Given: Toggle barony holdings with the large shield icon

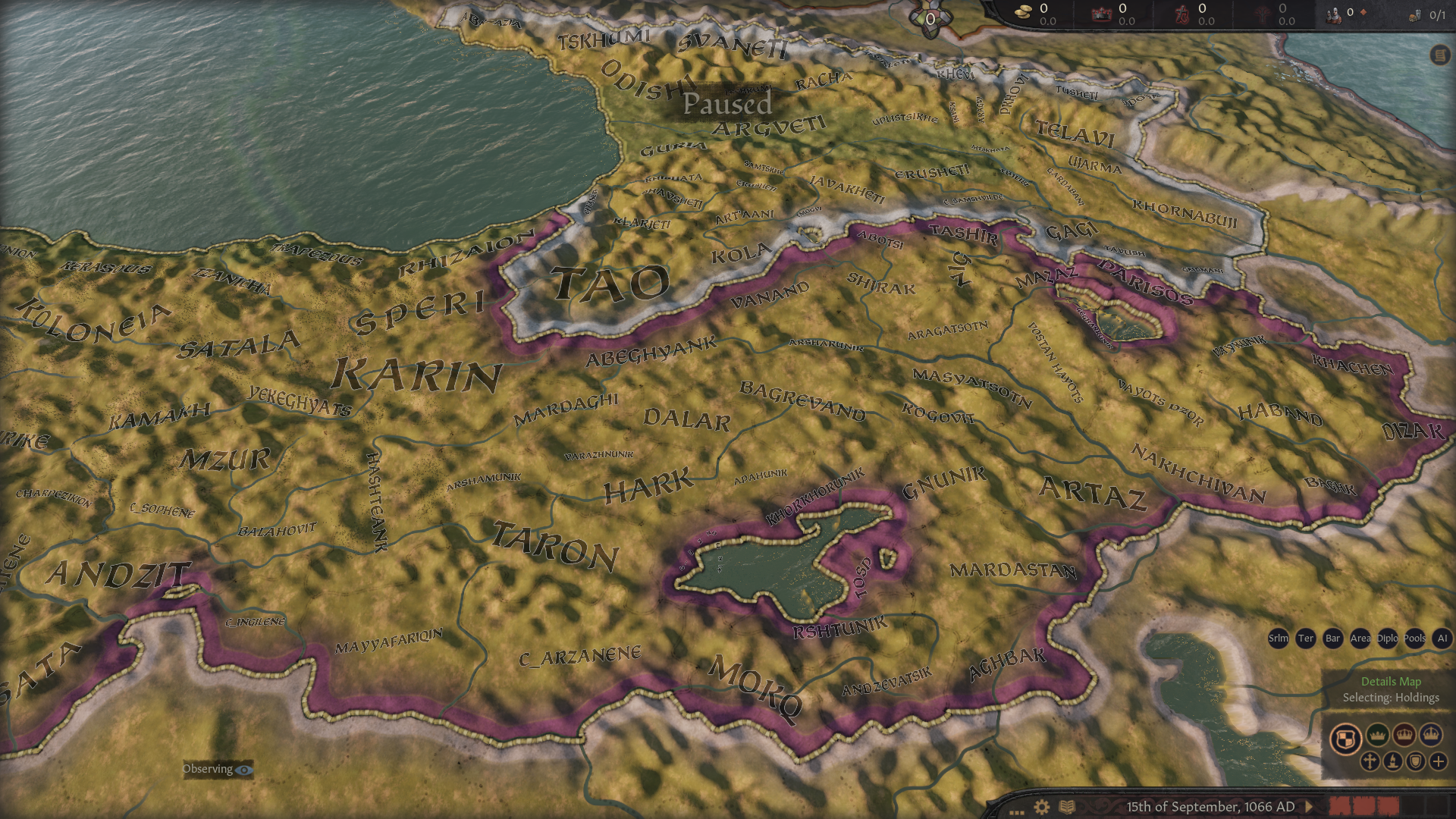Looking at the screenshot, I should (x=1346, y=737).
